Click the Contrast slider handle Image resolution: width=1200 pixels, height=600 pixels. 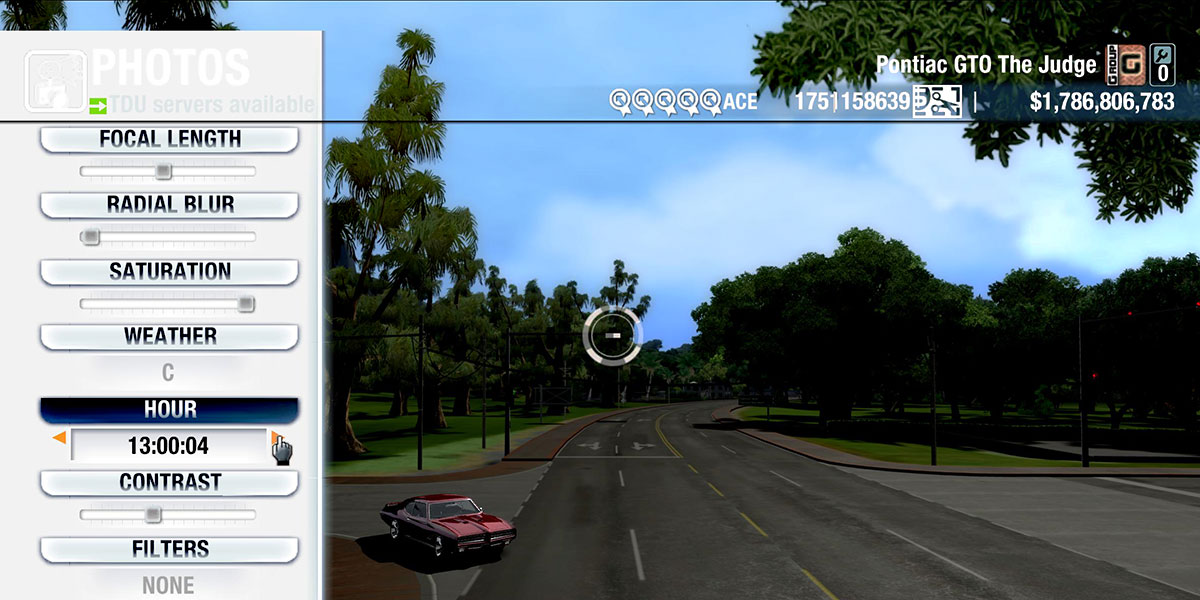(x=152, y=515)
